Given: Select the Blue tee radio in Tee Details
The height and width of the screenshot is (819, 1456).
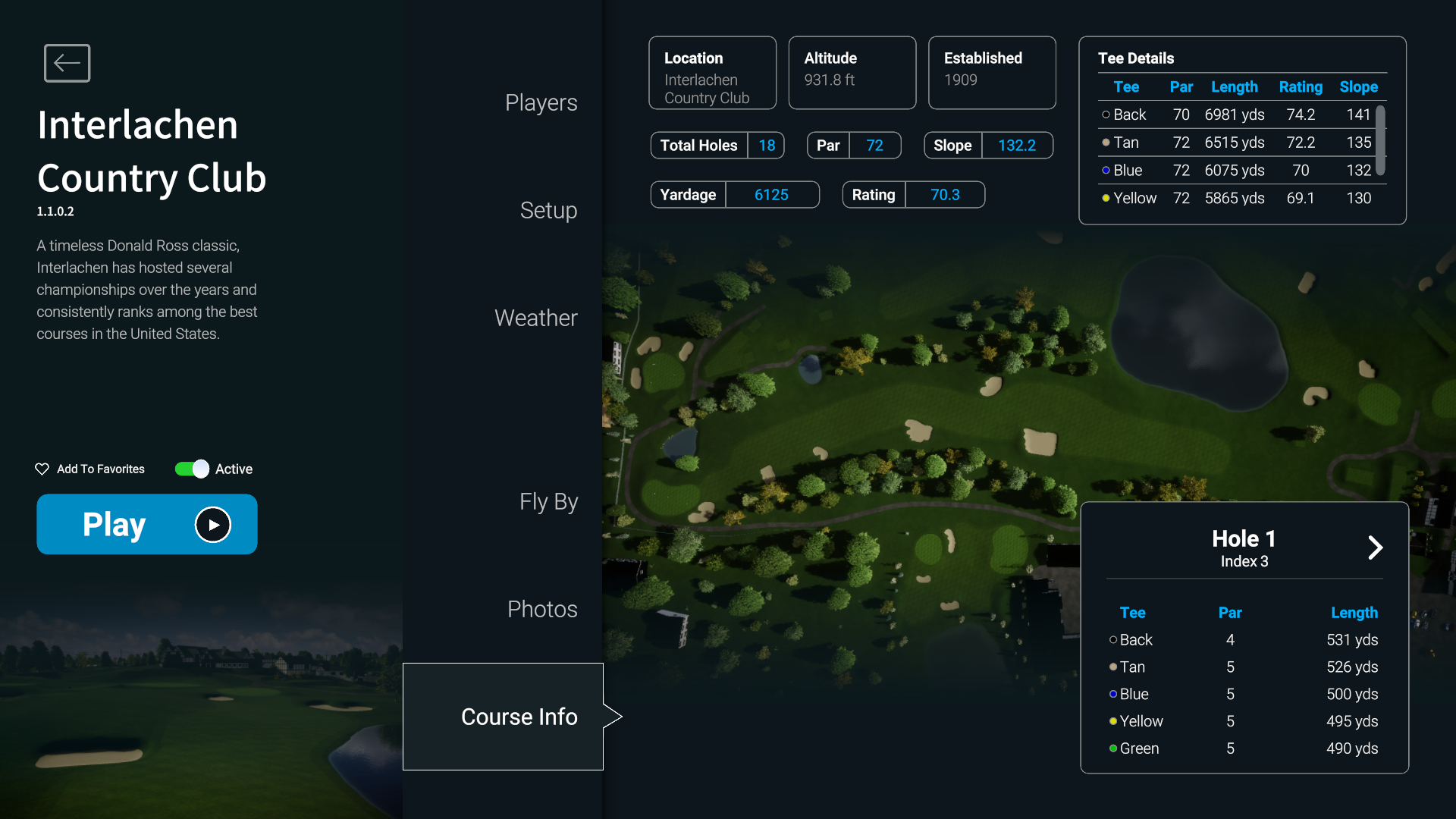Looking at the screenshot, I should click(x=1106, y=170).
